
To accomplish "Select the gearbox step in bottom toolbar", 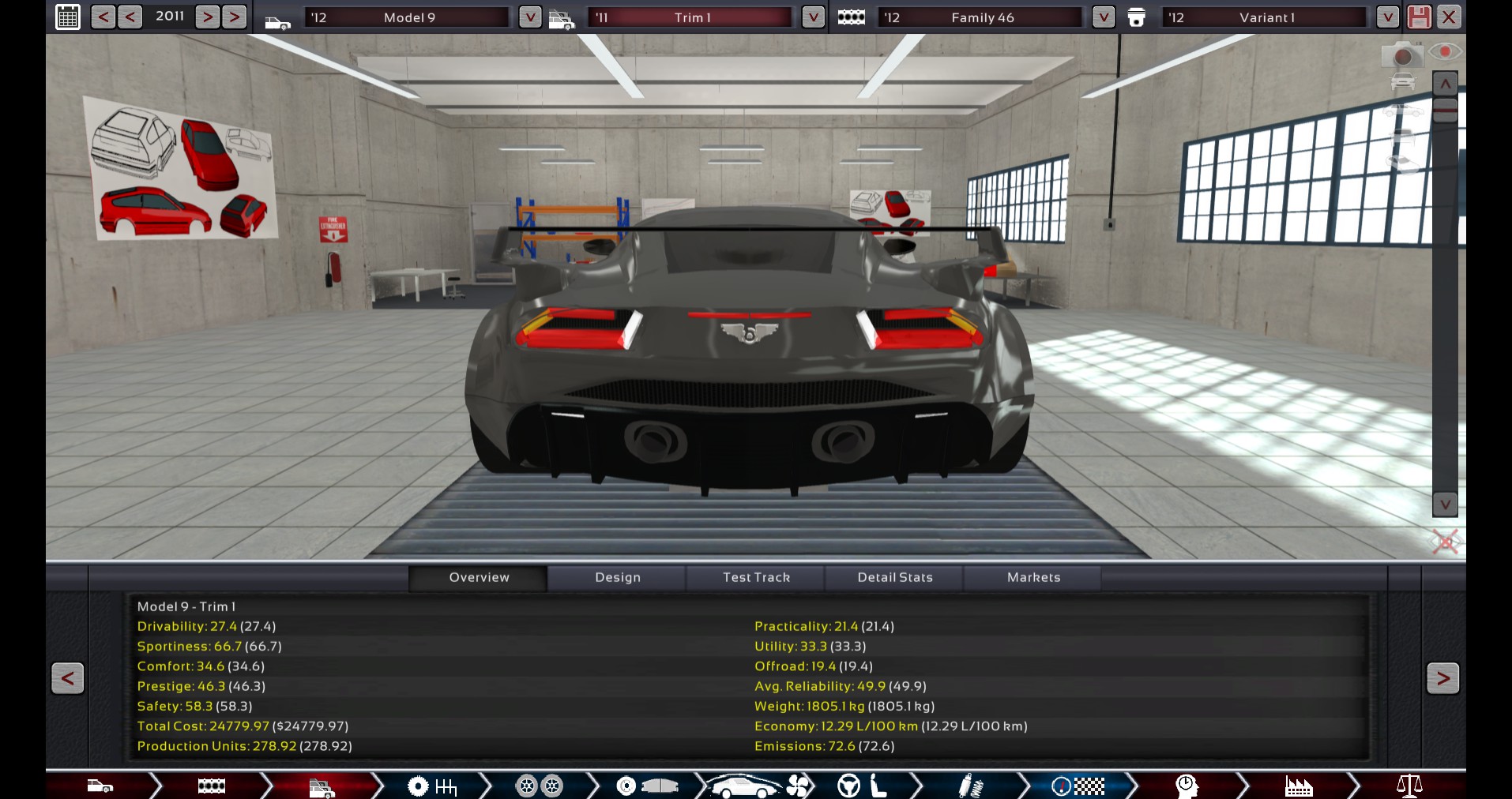I will 431,786.
